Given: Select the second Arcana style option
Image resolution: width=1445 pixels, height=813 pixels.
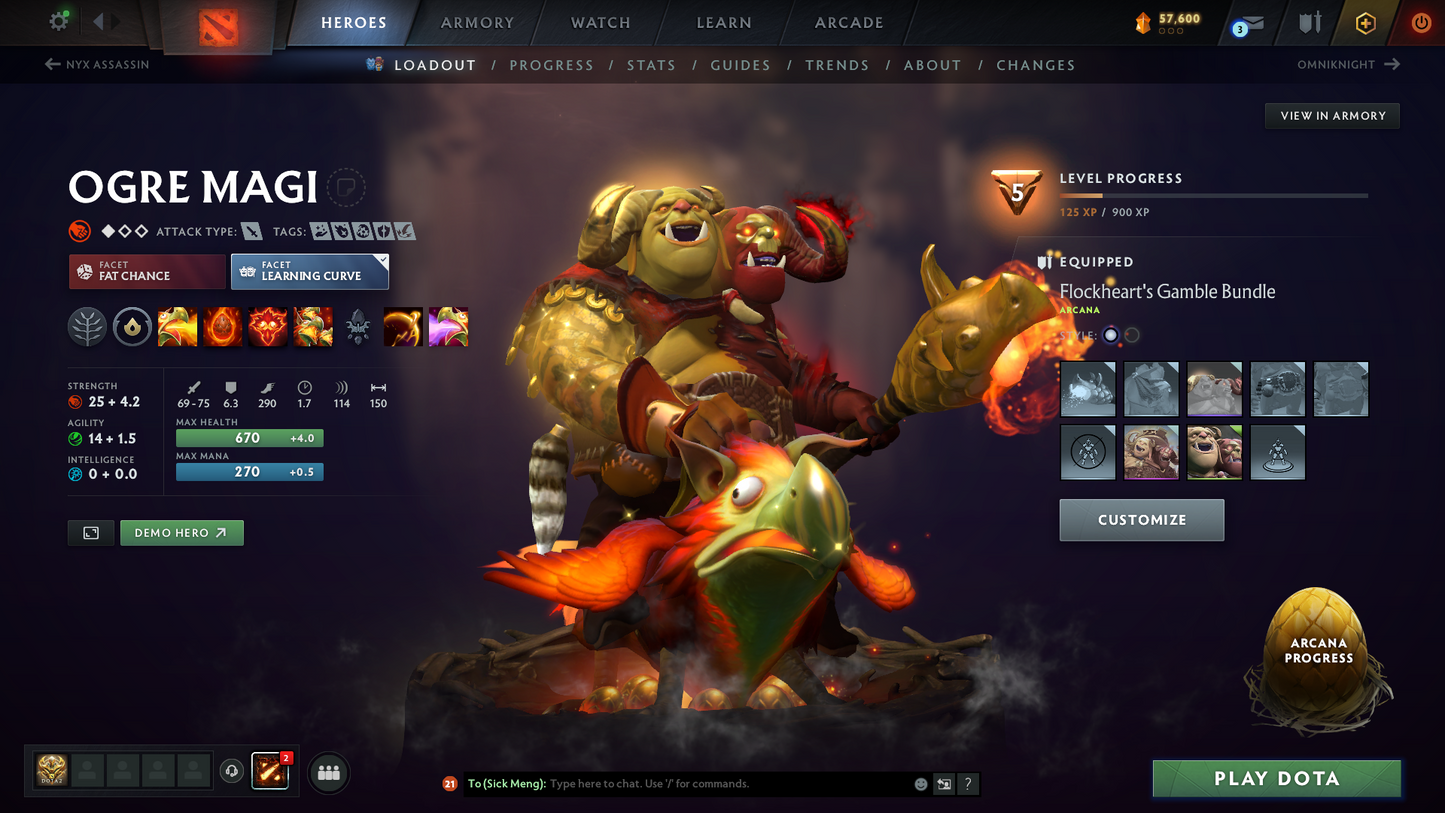Looking at the screenshot, I should coord(1131,336).
